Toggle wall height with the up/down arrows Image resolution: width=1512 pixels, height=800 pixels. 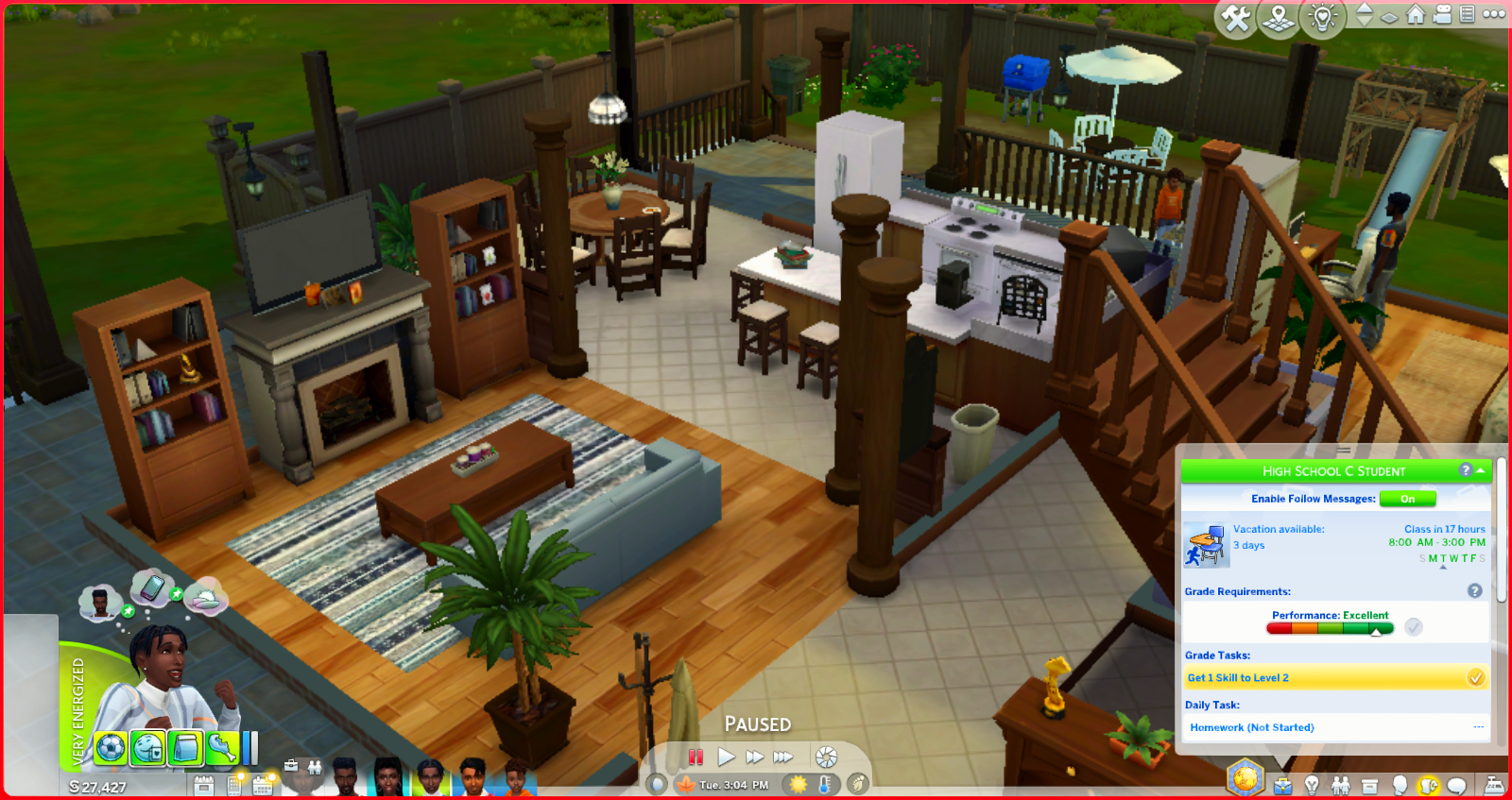(x=1365, y=16)
